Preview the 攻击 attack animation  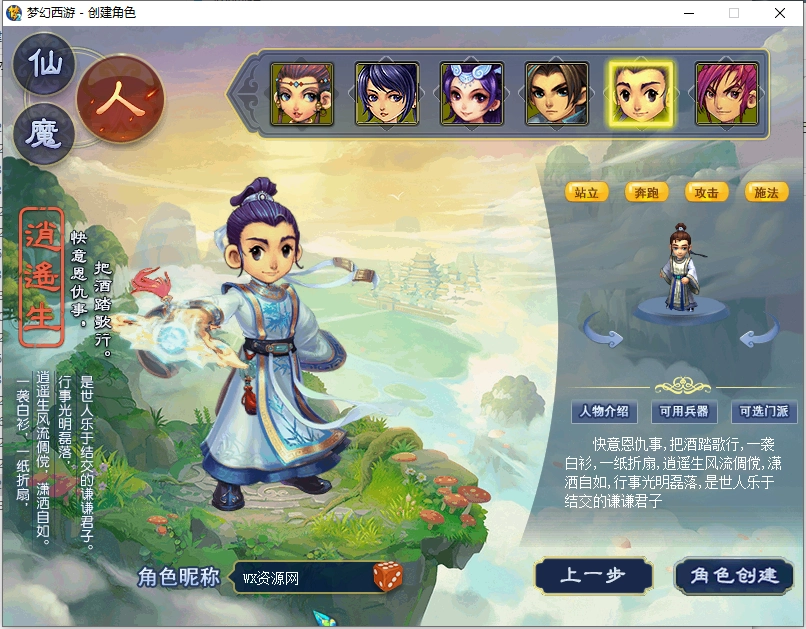click(707, 192)
